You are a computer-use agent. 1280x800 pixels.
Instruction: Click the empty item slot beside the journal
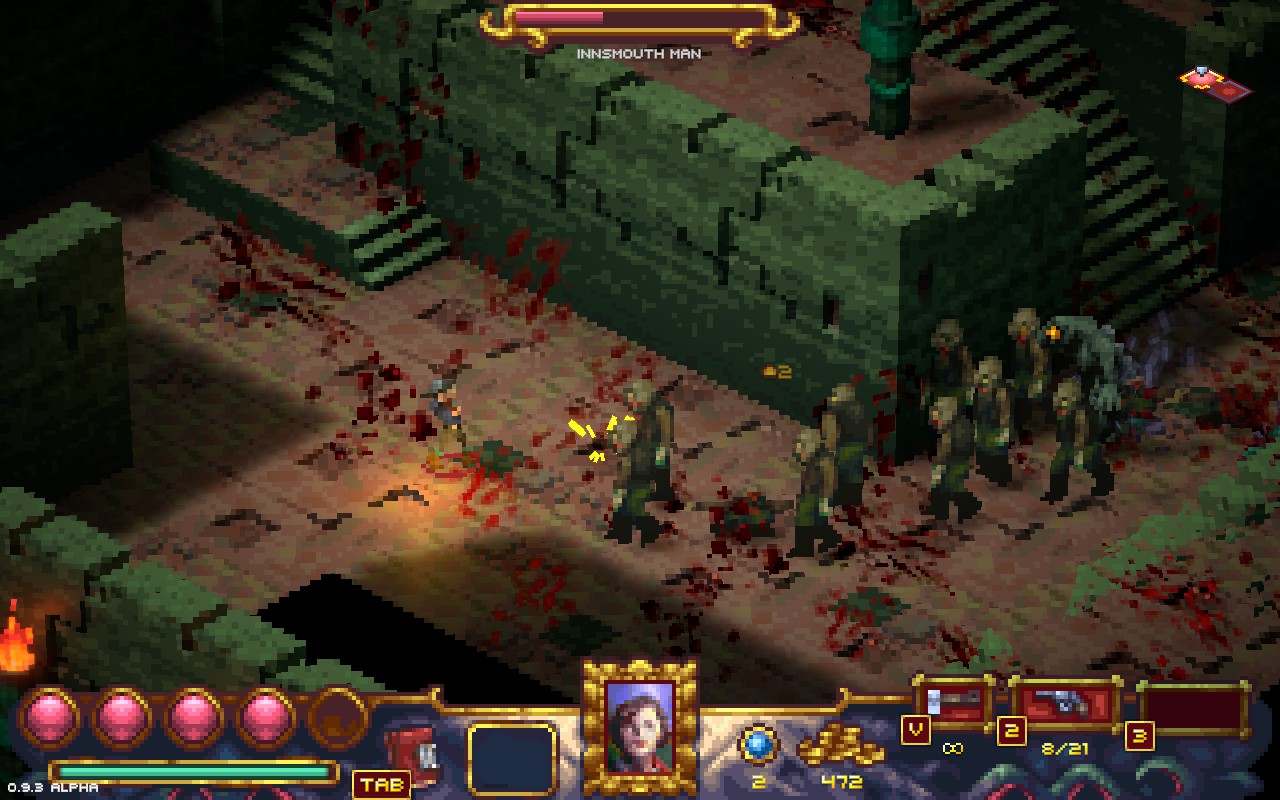512,758
